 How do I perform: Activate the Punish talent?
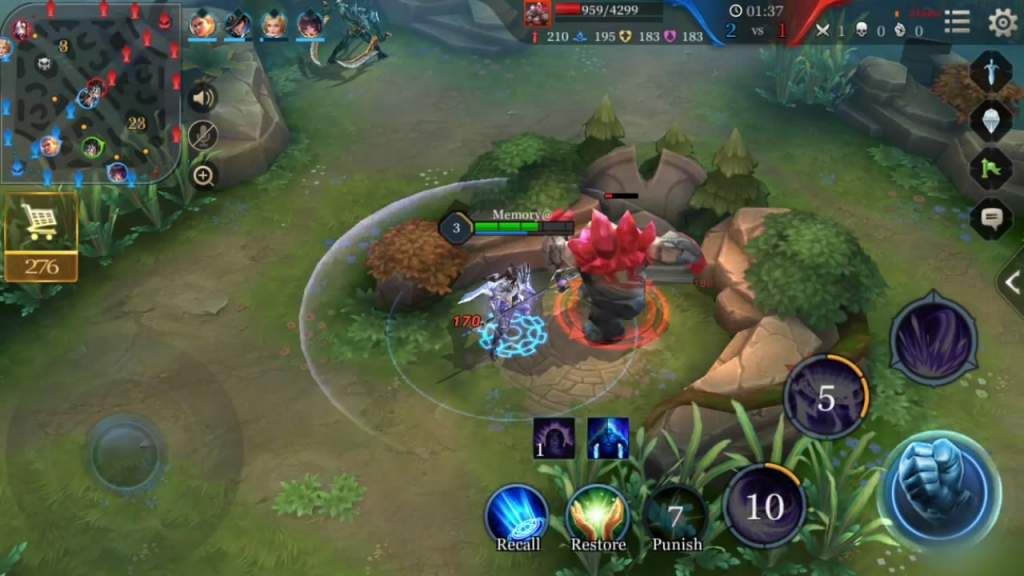click(676, 515)
